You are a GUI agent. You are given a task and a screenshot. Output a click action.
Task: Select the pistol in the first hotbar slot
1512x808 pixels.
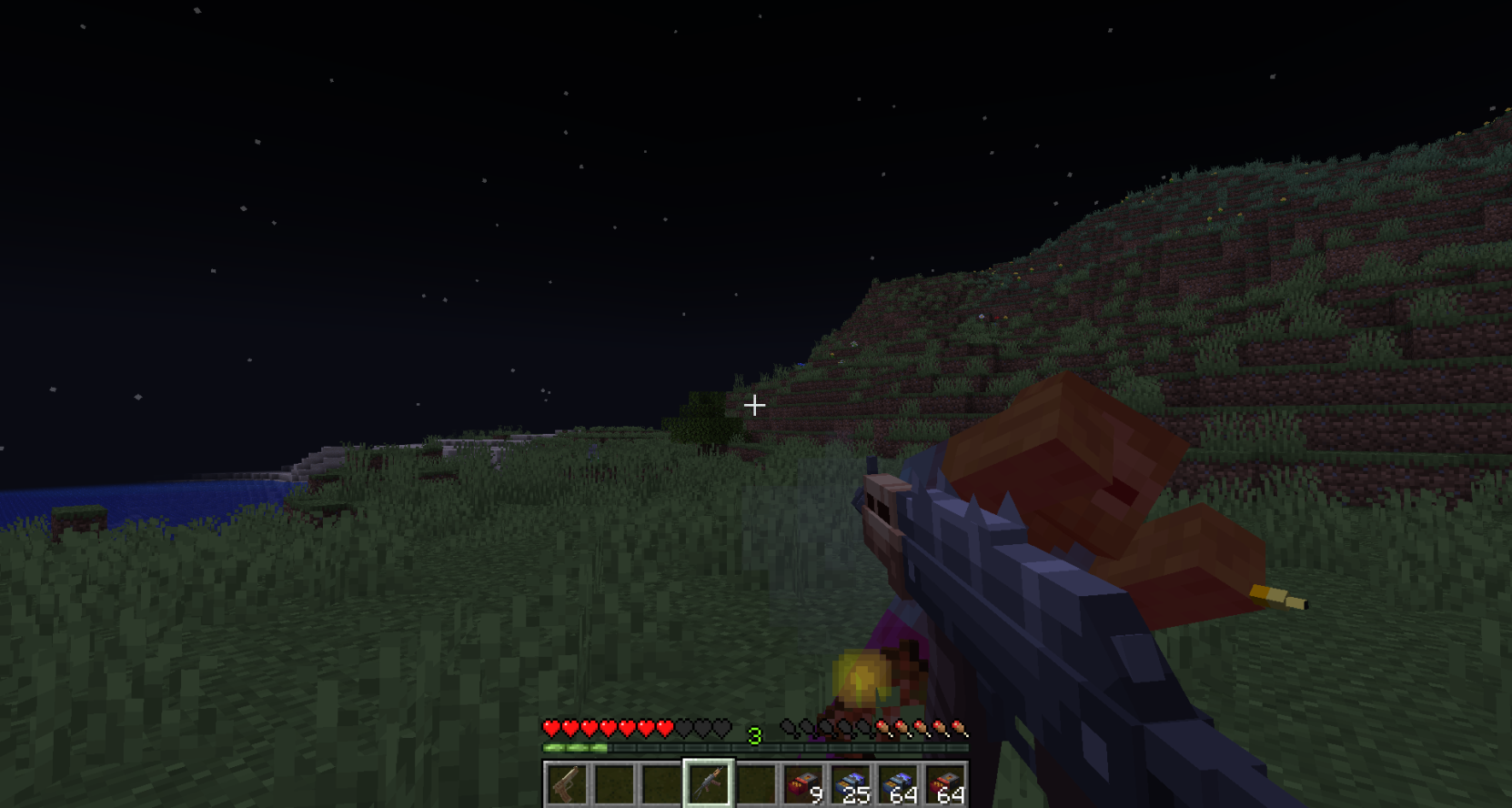click(567, 783)
